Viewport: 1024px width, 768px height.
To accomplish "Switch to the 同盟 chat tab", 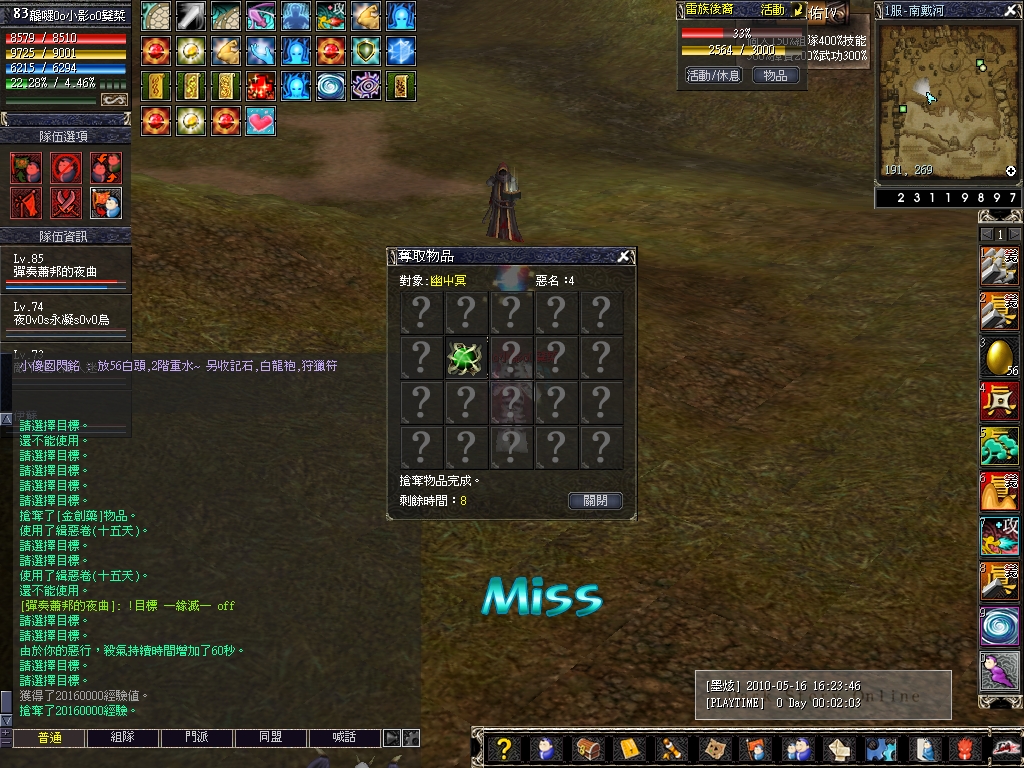I will pyautogui.click(x=271, y=737).
